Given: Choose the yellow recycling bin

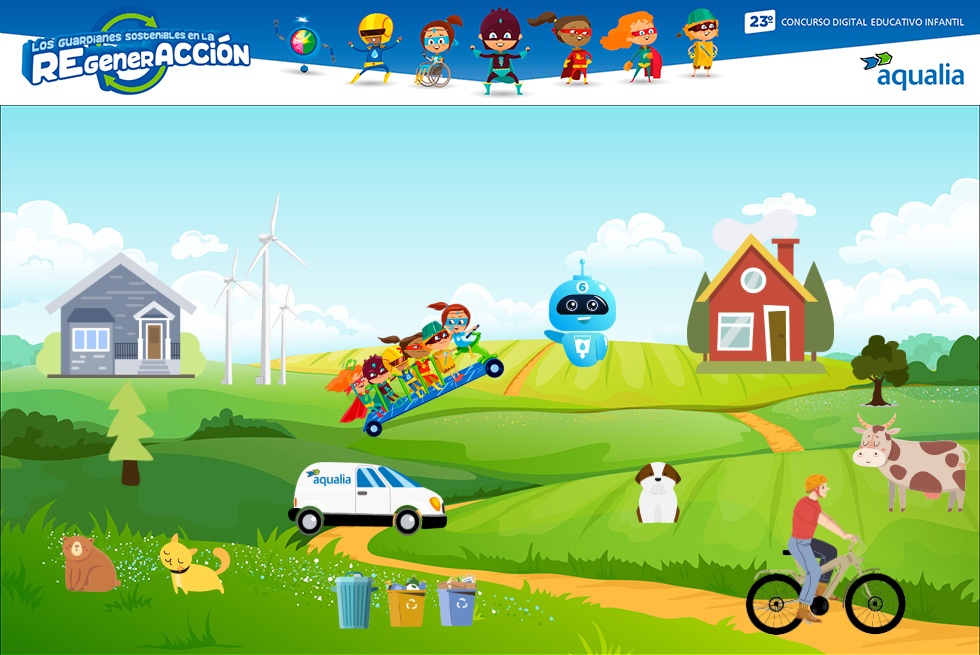Looking at the screenshot, I should (406, 603).
